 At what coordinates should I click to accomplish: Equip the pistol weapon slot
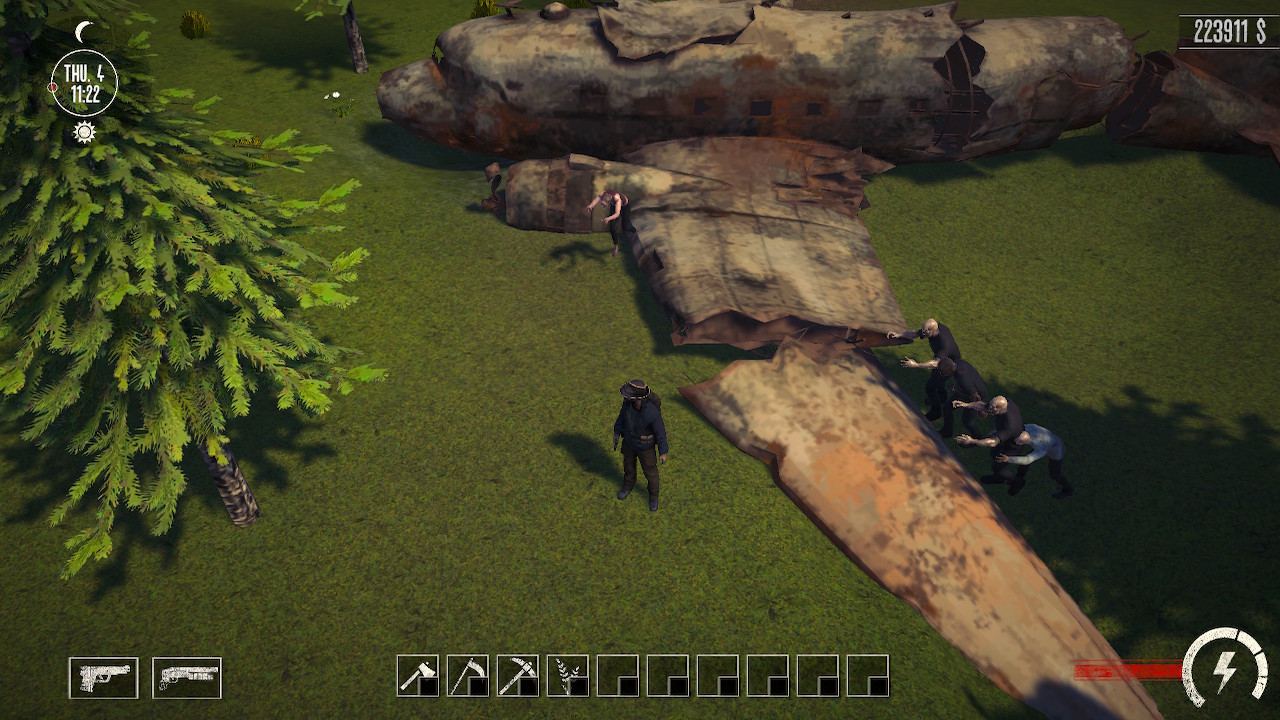tap(103, 676)
